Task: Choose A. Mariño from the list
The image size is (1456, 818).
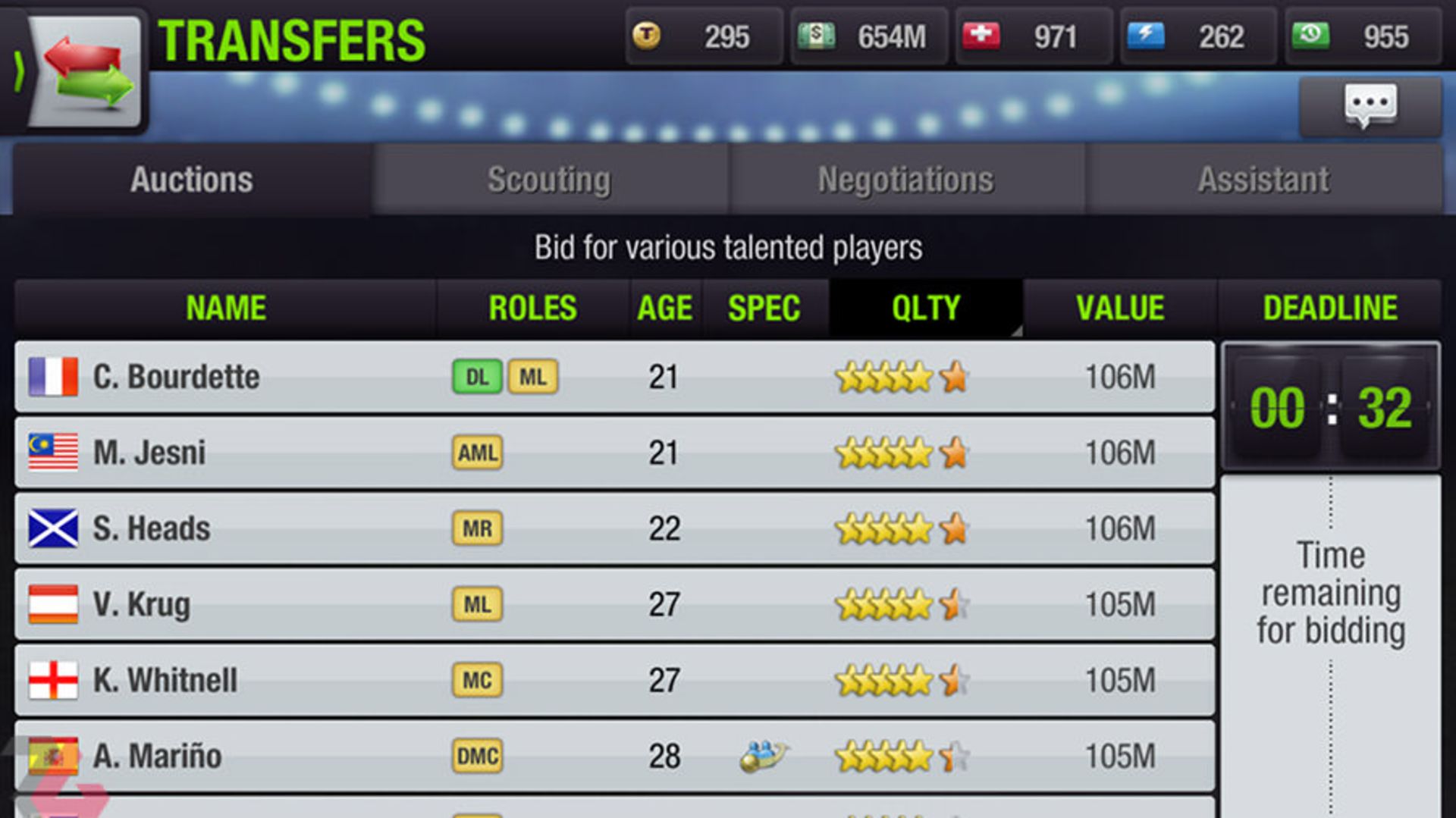Action: point(614,756)
